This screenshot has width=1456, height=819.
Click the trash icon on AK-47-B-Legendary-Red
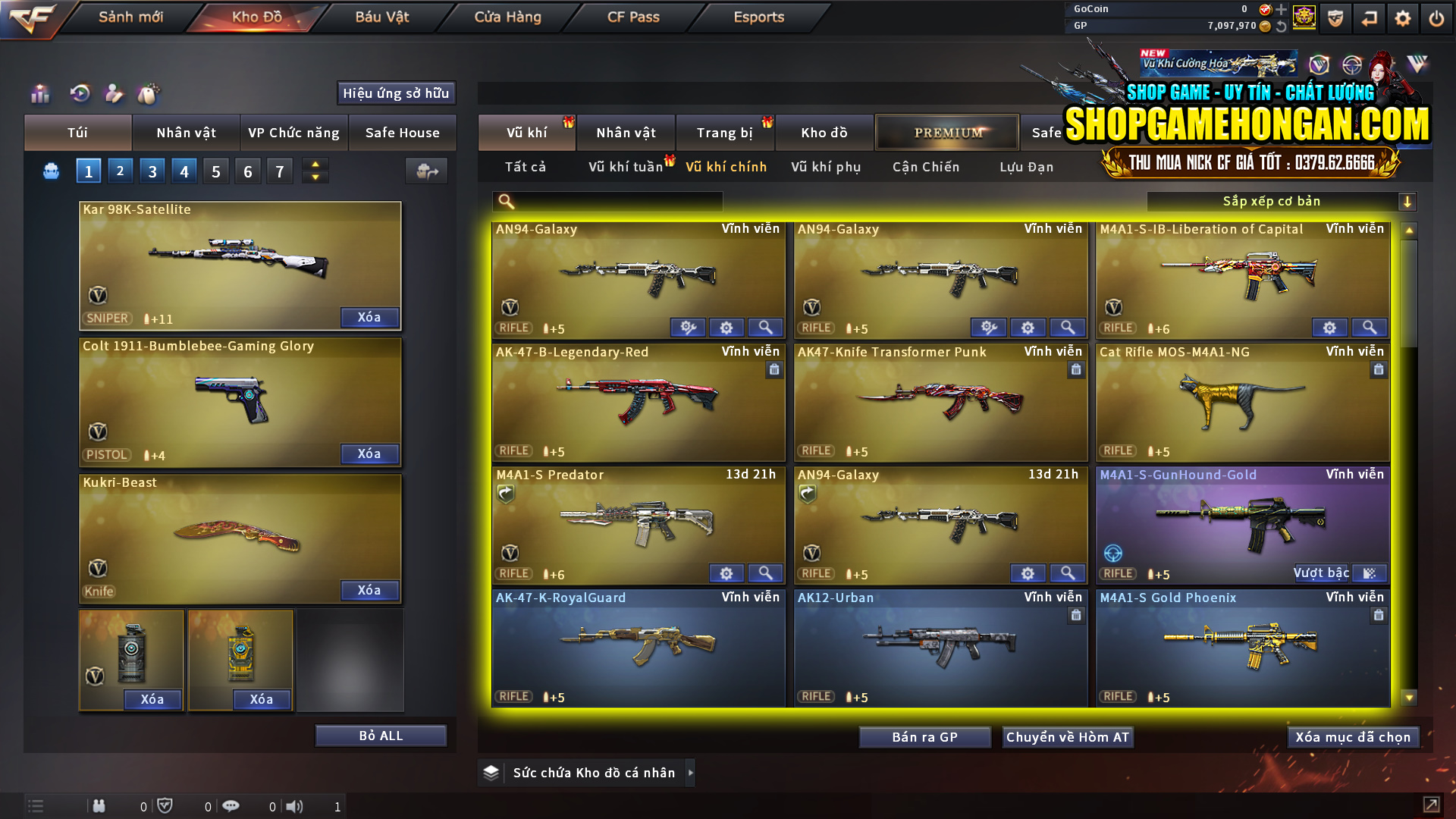click(774, 369)
